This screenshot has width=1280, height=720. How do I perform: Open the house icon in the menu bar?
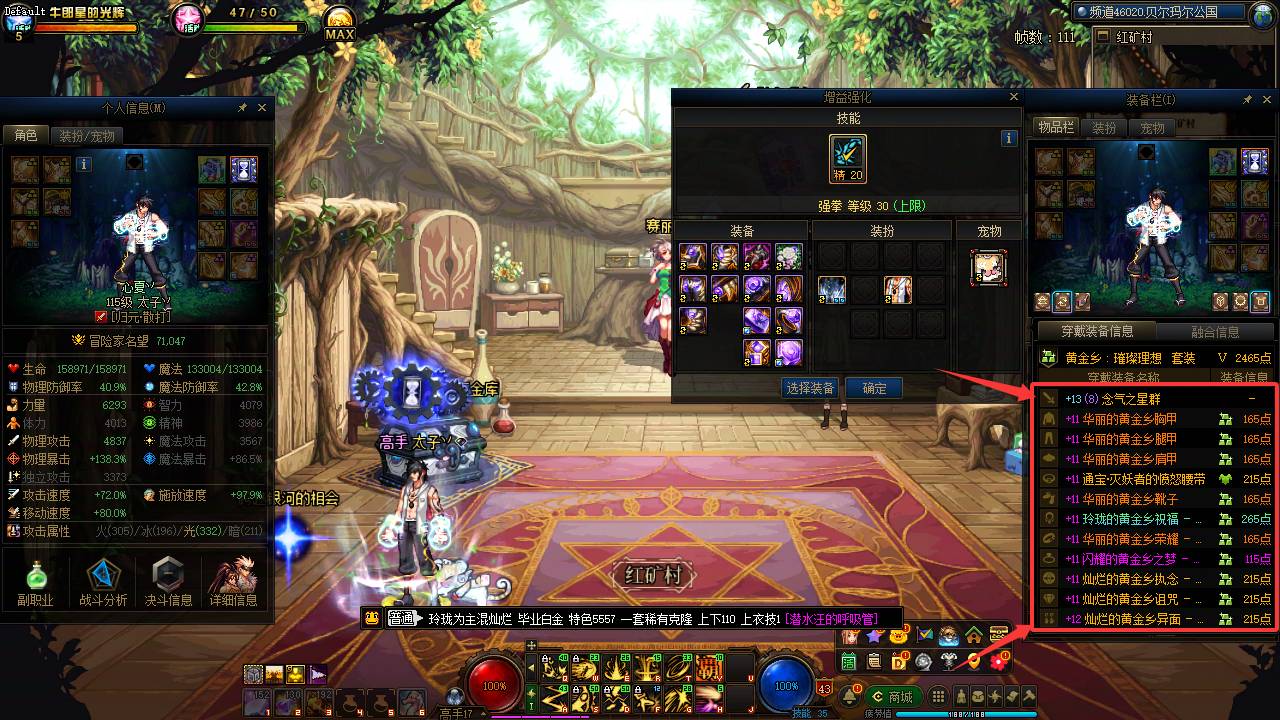973,635
